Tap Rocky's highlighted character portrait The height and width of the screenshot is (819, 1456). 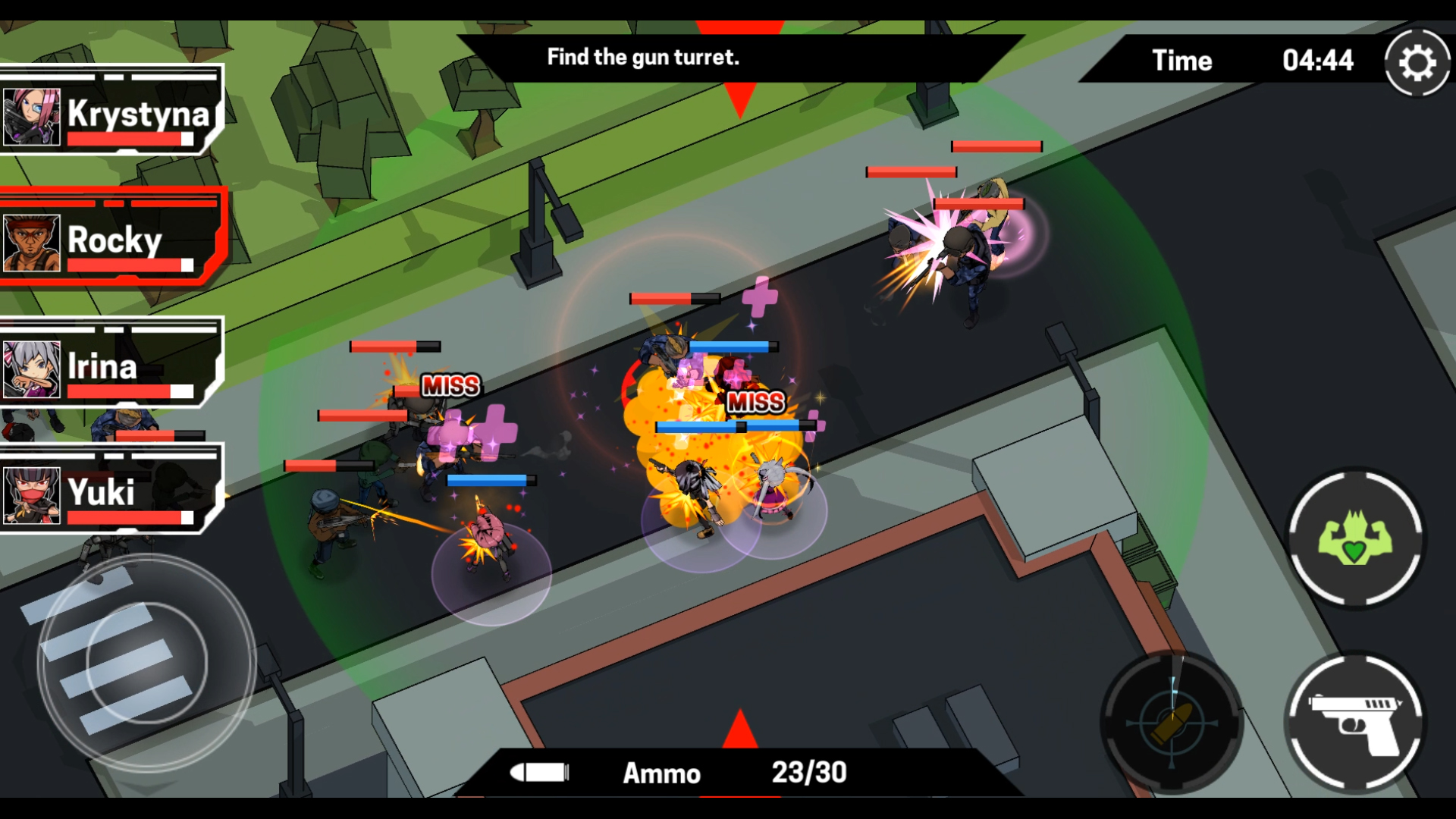[x=32, y=241]
